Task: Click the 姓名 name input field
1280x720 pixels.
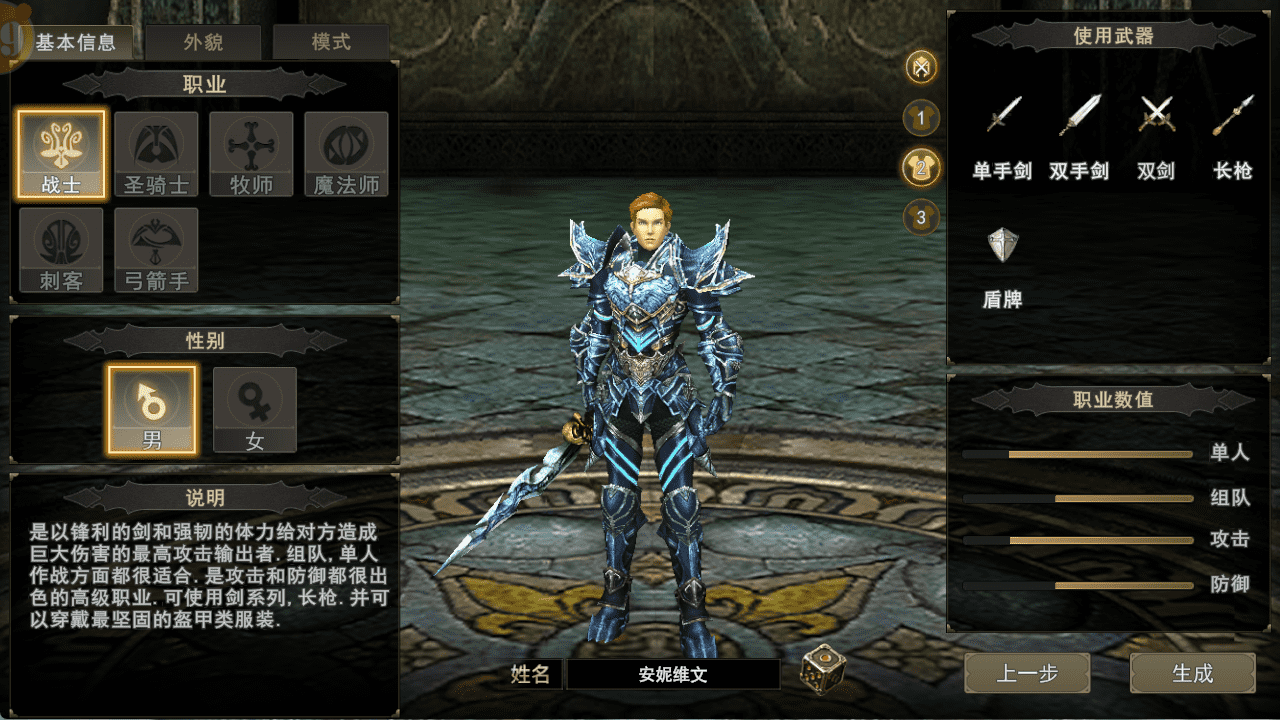Action: point(672,673)
